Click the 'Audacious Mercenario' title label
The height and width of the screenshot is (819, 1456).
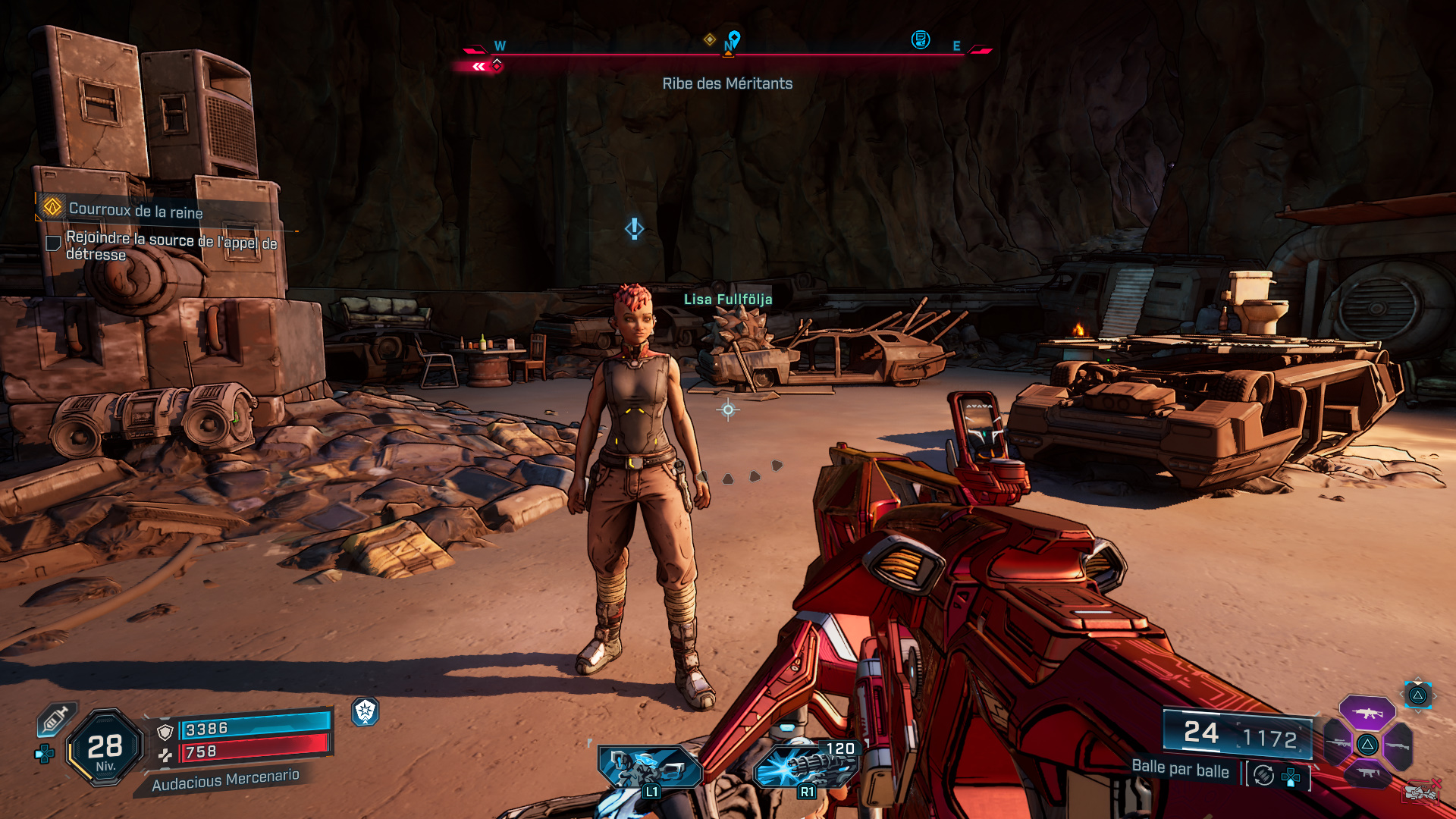pyautogui.click(x=227, y=780)
